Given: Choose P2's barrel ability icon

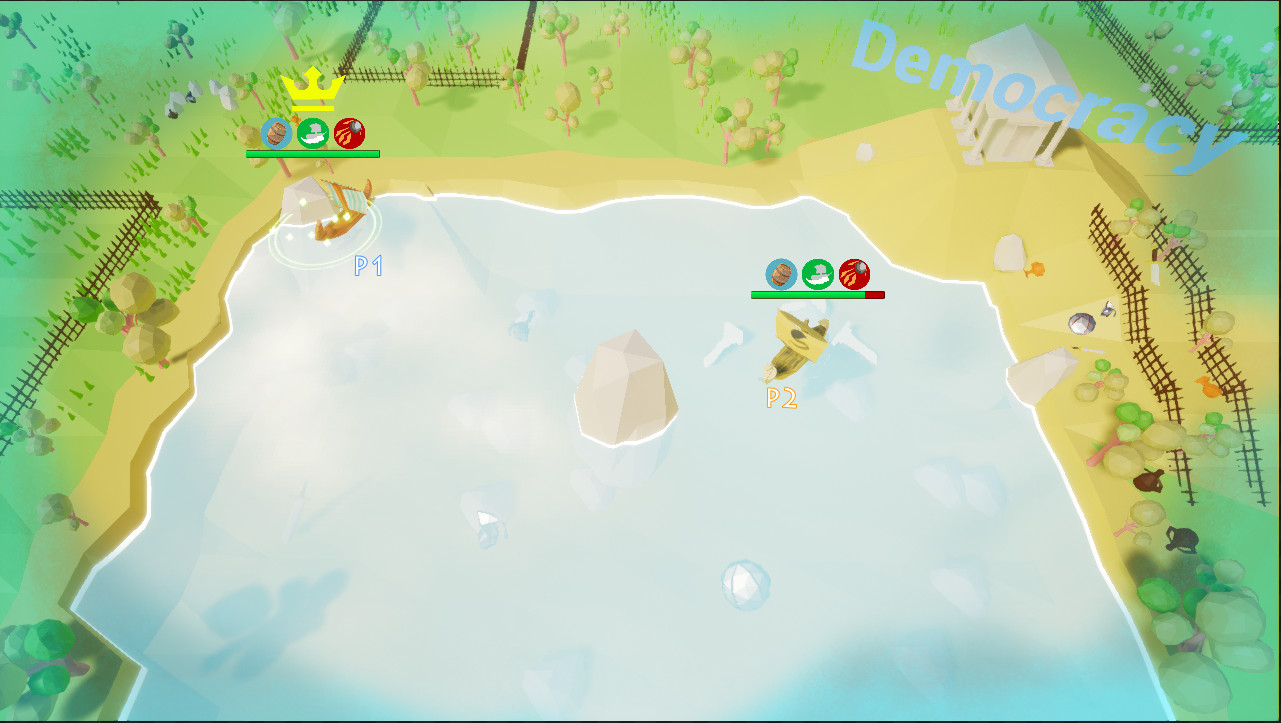Looking at the screenshot, I should [x=782, y=274].
